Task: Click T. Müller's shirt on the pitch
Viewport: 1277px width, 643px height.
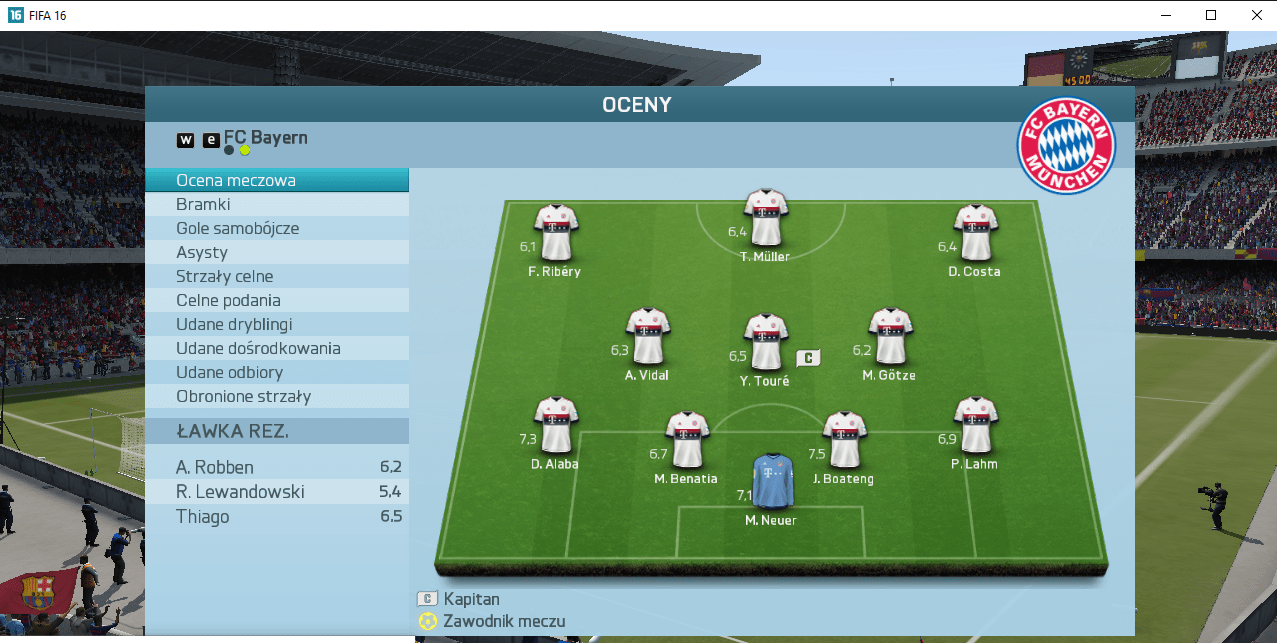Action: (766, 218)
